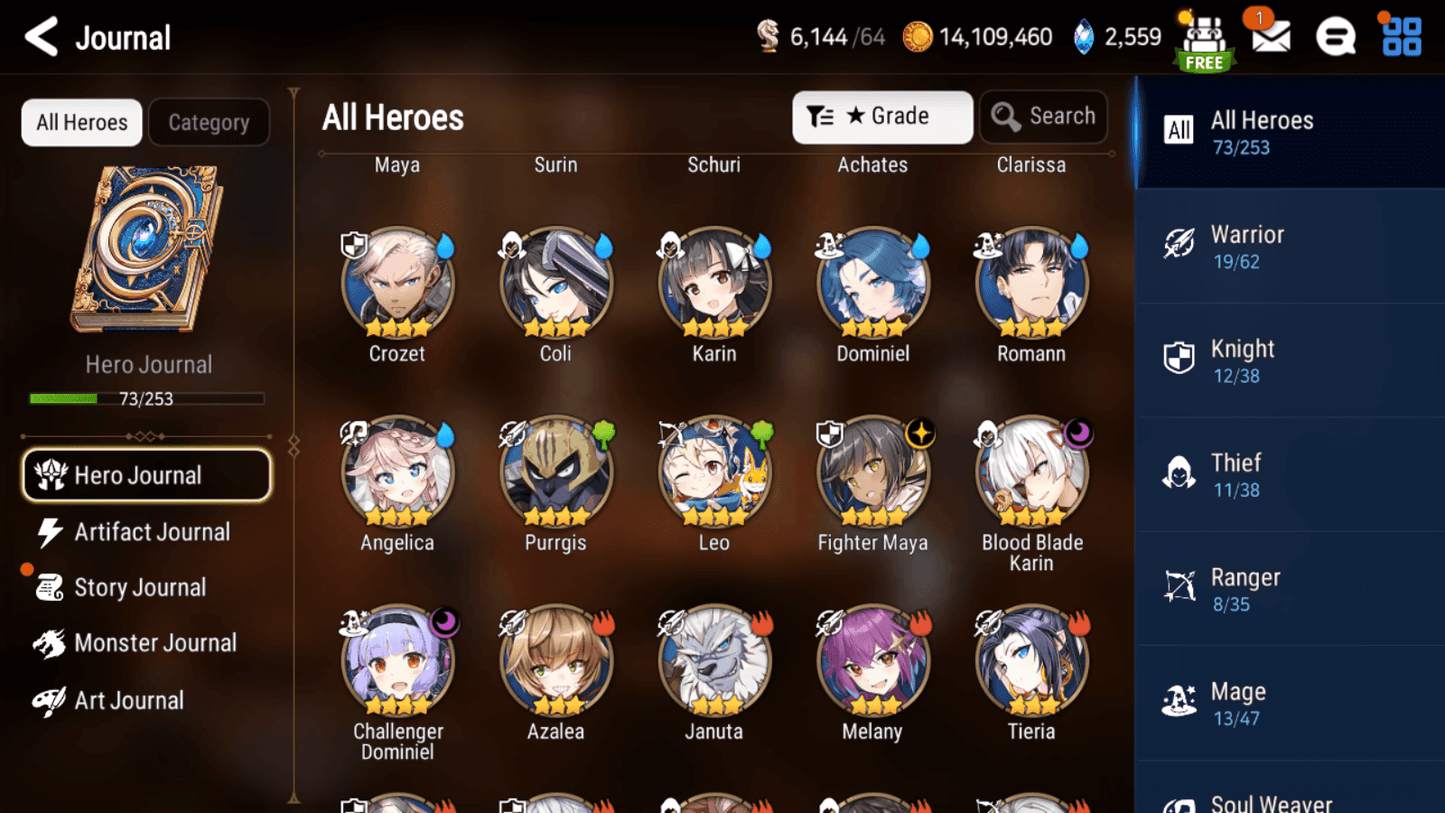Open the Search panel
Viewport: 1445px width, 813px height.
1043,117
